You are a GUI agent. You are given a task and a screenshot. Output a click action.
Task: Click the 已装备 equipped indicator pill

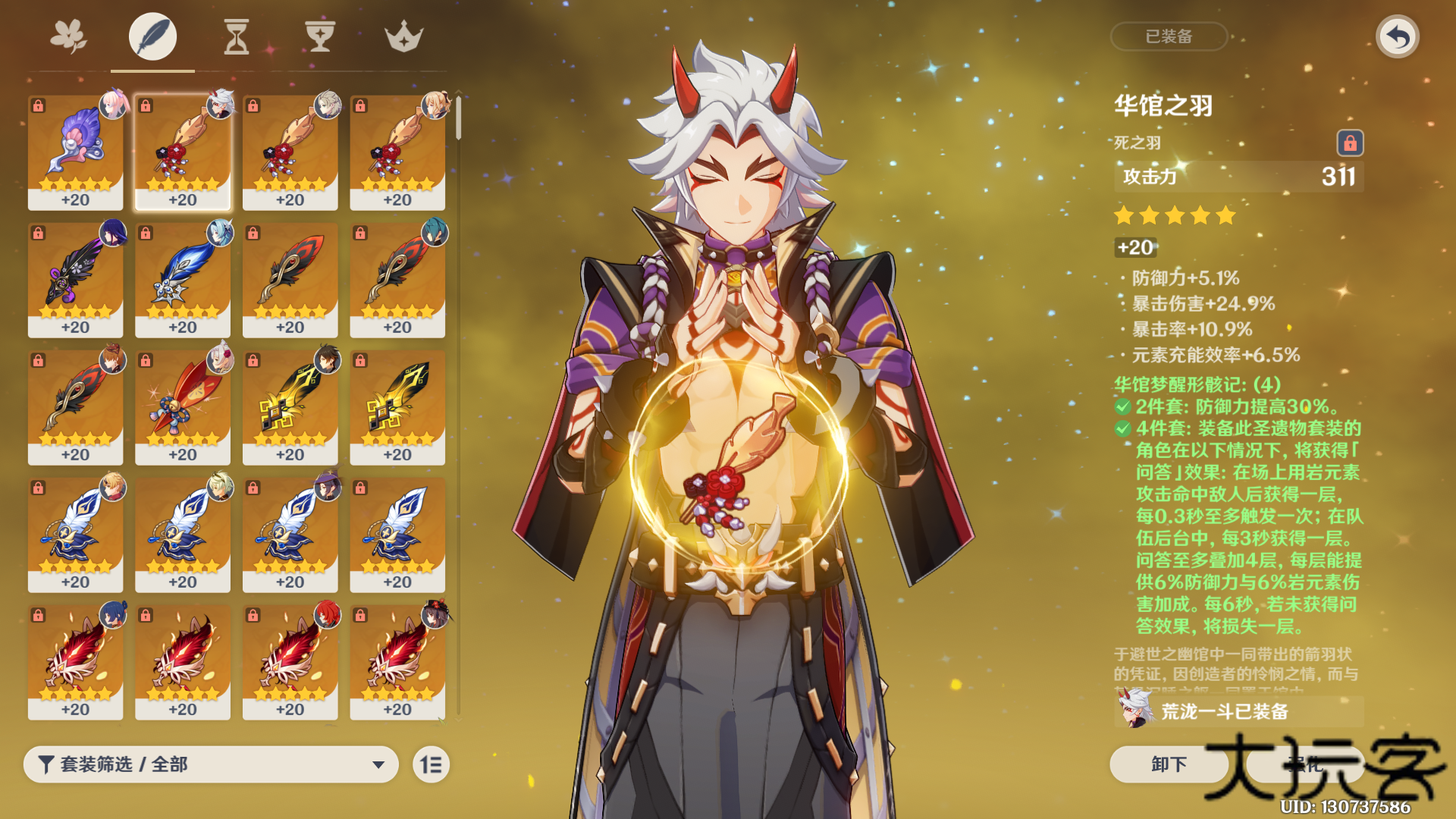click(x=1169, y=36)
